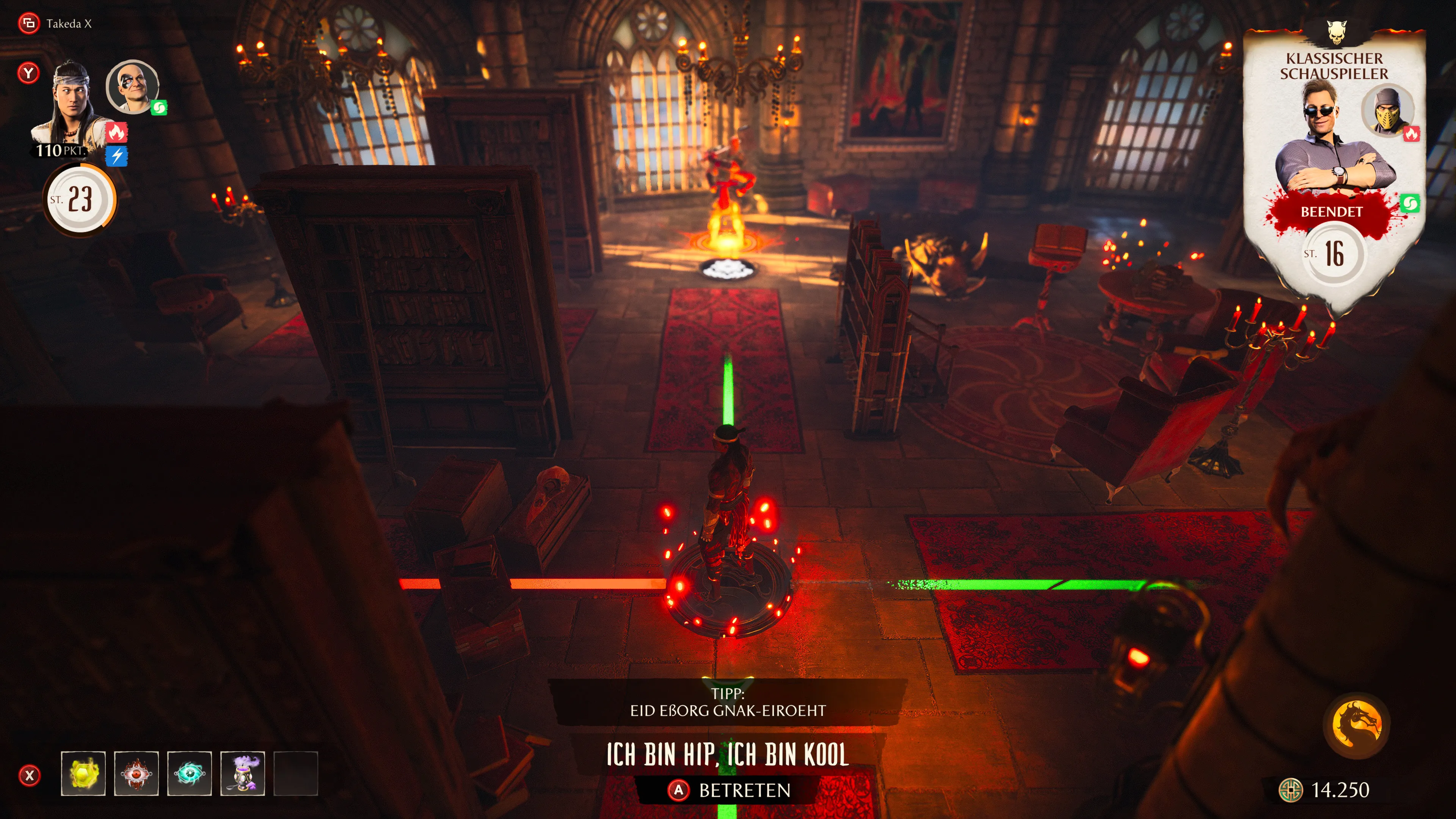
Task: Click the red fire element badge under Liu Kang
Action: 116,132
